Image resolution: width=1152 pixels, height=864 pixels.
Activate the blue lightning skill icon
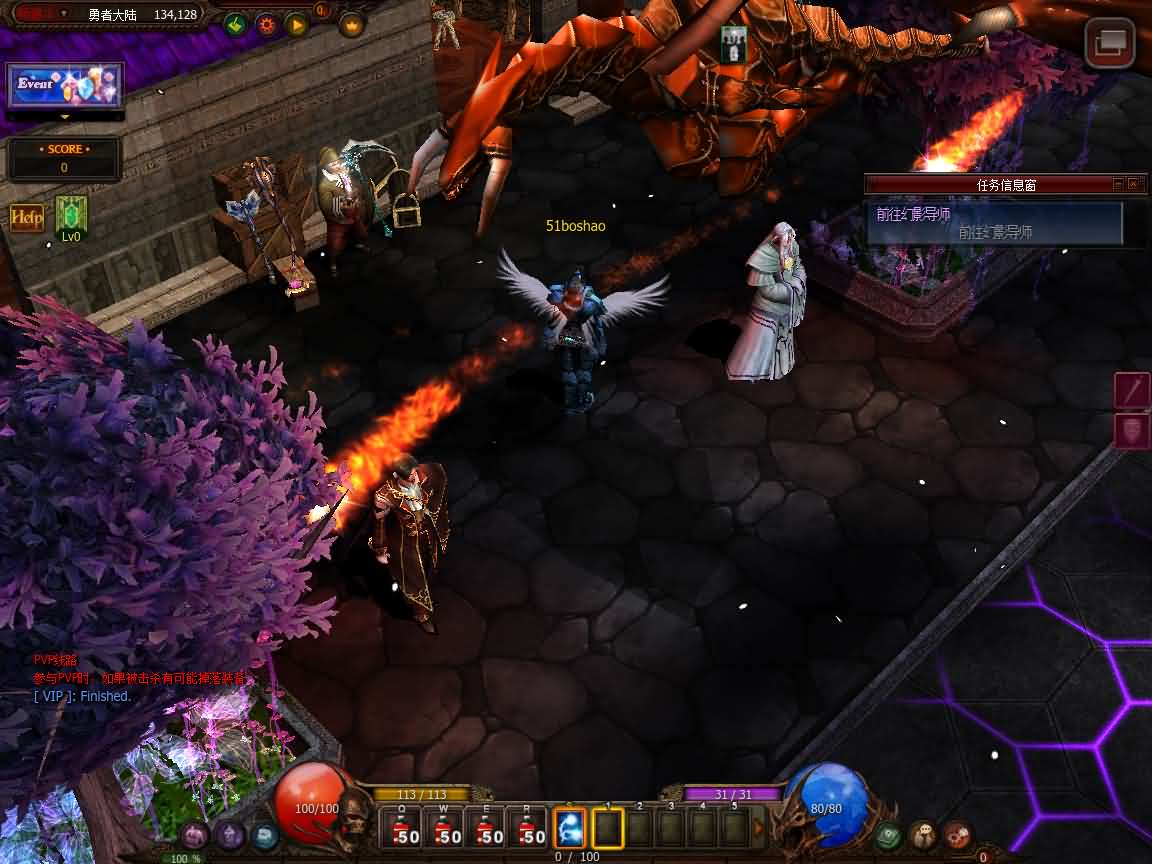[x=570, y=829]
